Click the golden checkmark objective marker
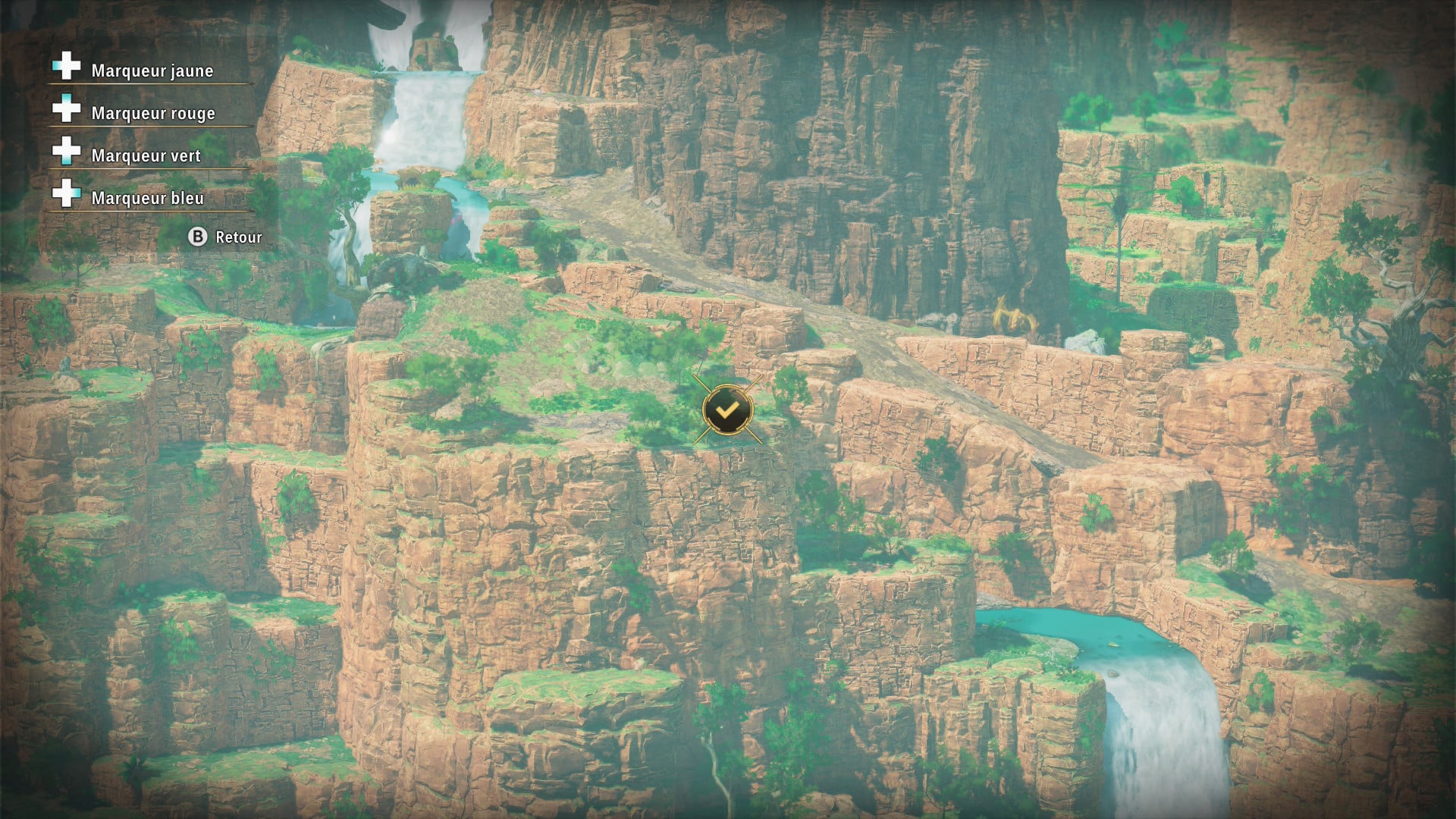This screenshot has height=819, width=1456. [726, 410]
